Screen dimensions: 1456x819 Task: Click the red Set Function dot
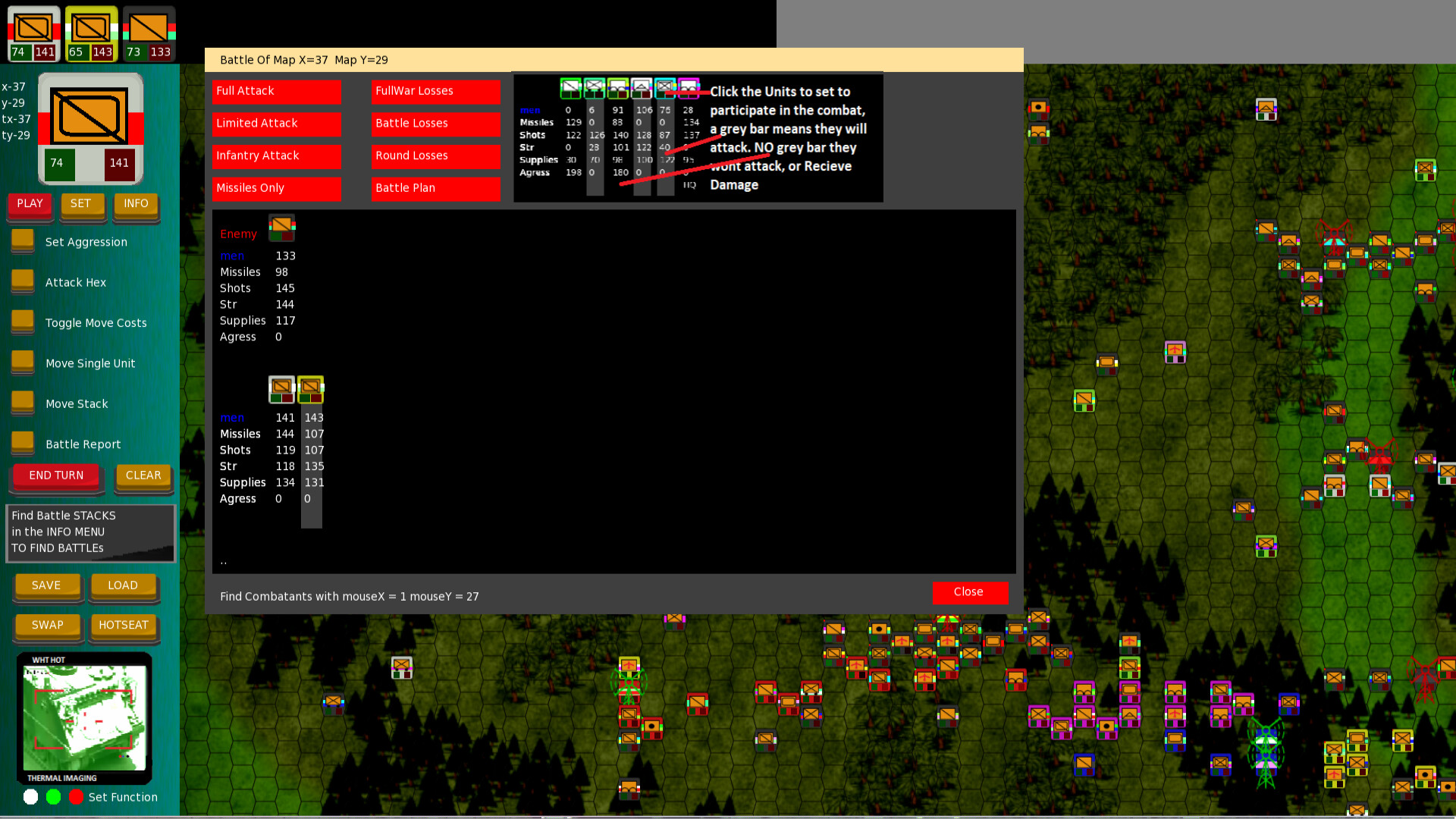click(x=76, y=797)
